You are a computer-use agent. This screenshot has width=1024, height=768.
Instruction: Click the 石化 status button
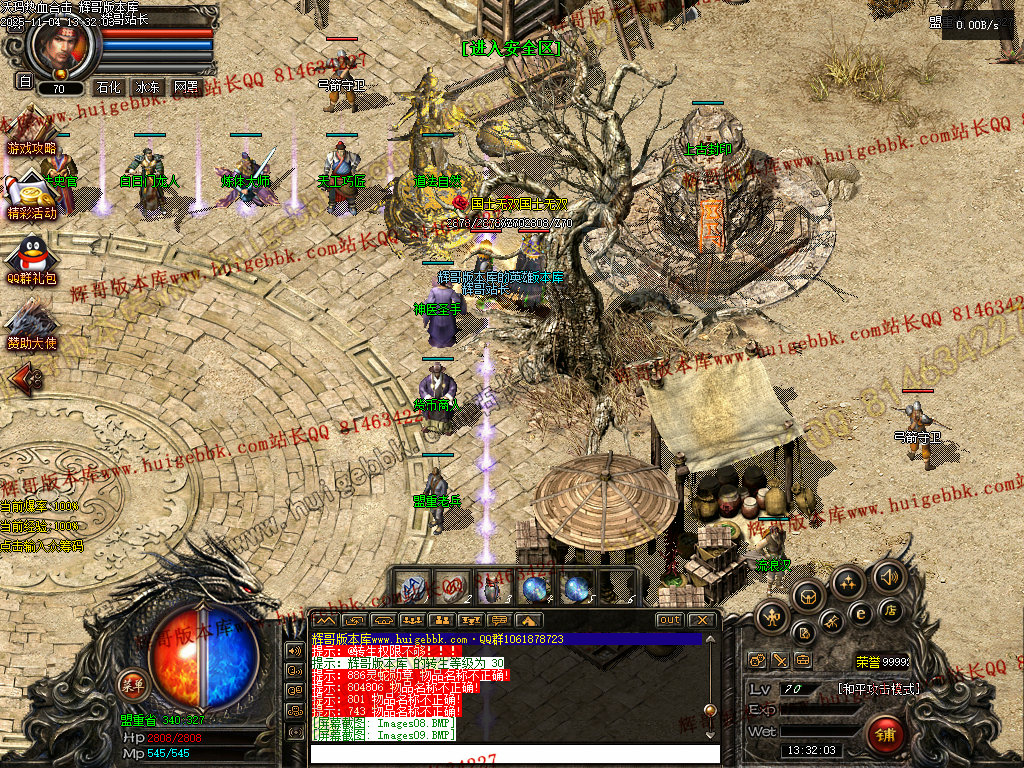(109, 87)
